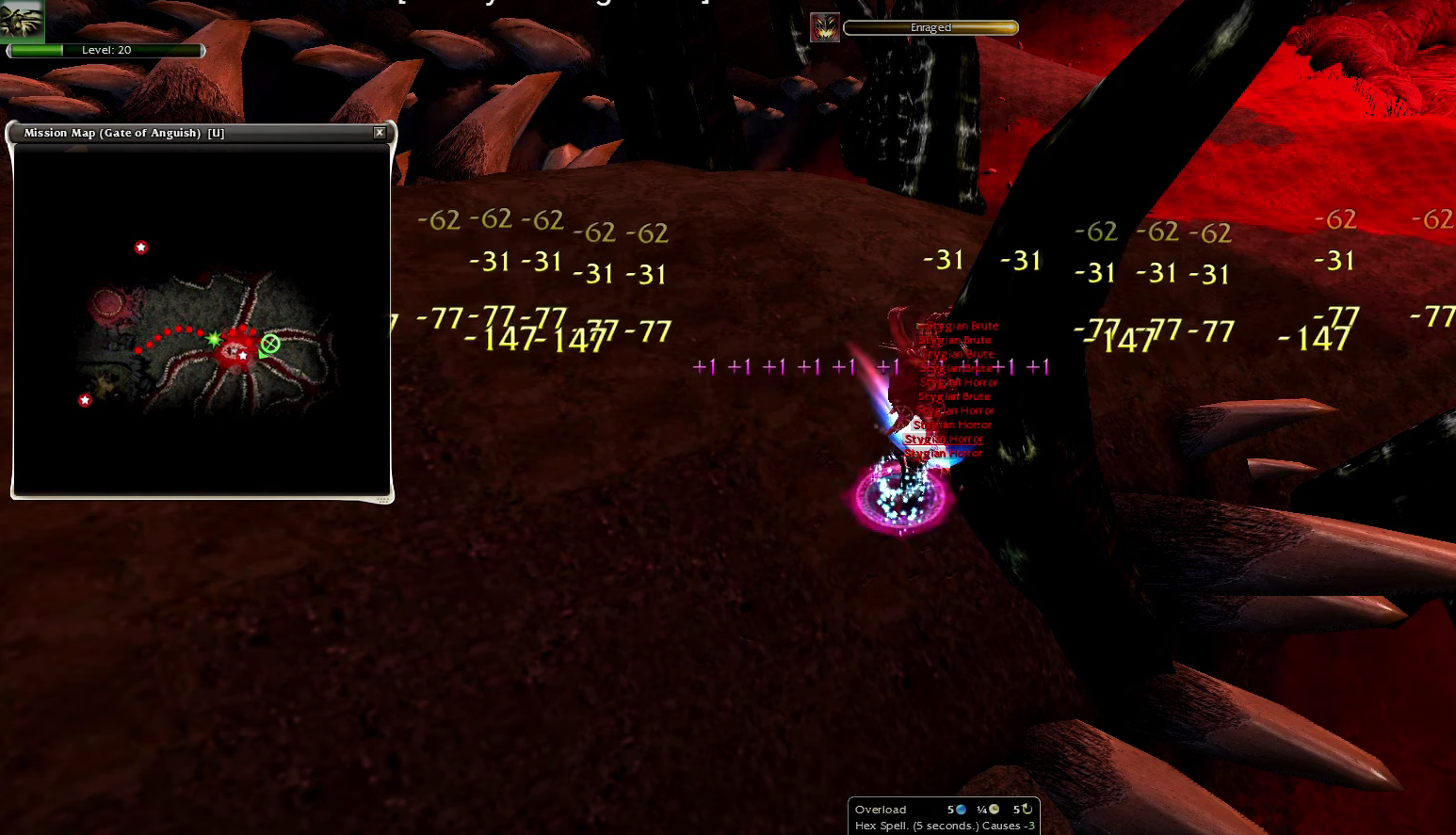
Task: Expand the Overload skill description tooltip
Action: pyautogui.click(x=942, y=825)
